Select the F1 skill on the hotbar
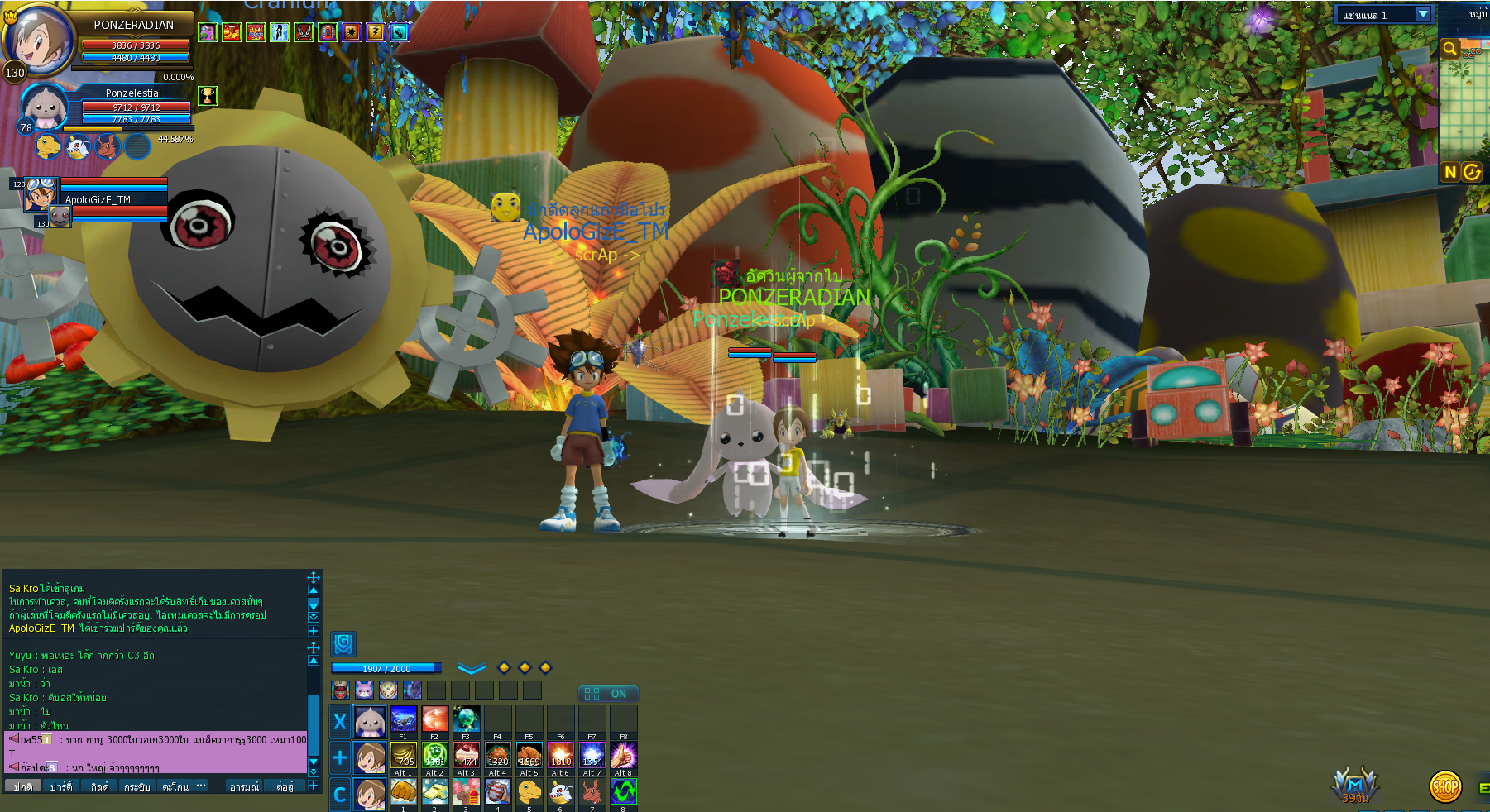This screenshot has height=812, width=1490. click(404, 720)
